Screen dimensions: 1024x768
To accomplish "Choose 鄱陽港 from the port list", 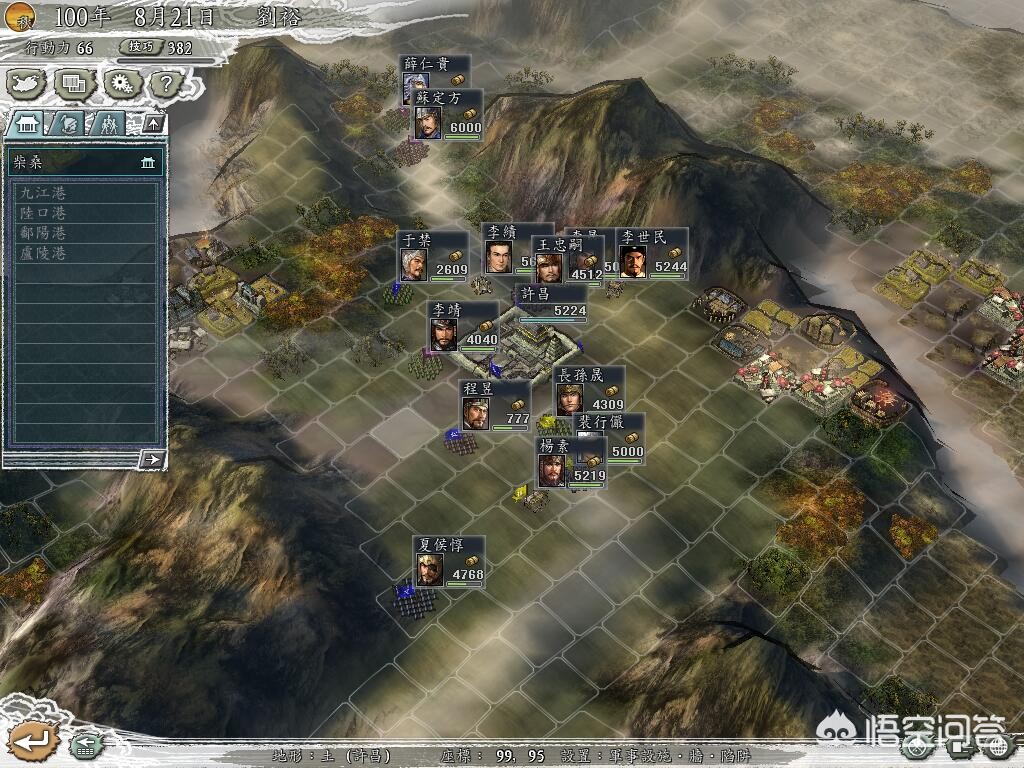I will 85,233.
